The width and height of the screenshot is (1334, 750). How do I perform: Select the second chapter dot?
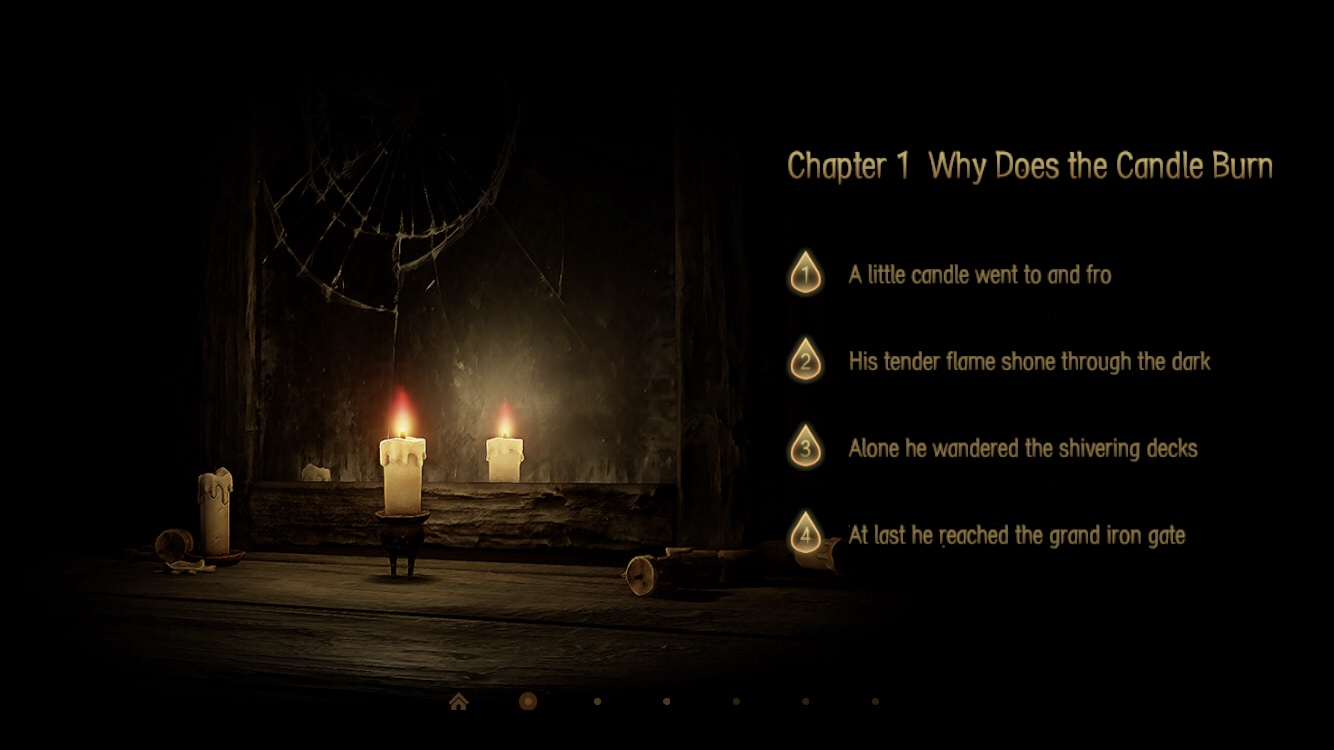(596, 701)
